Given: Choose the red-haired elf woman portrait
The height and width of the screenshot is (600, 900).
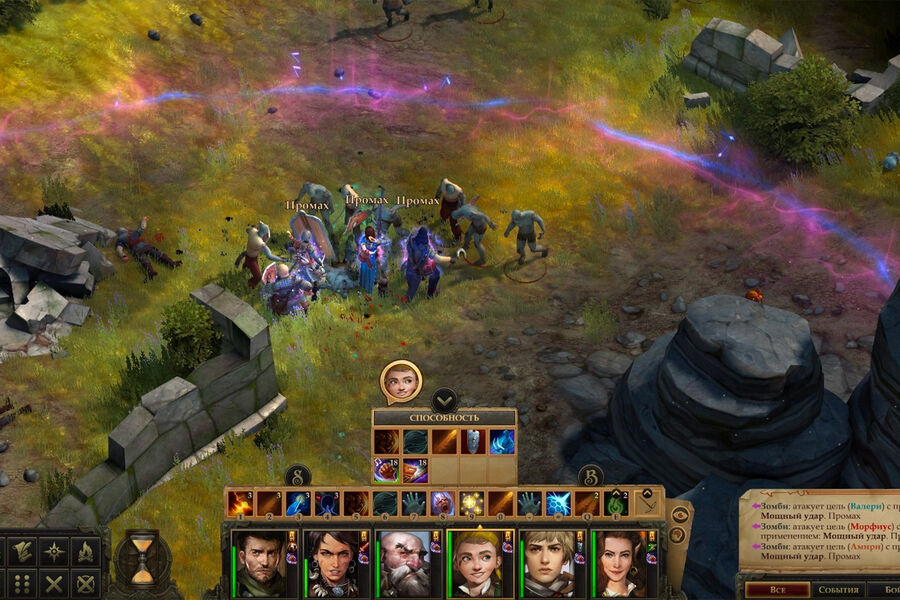Looking at the screenshot, I should click(x=621, y=563).
